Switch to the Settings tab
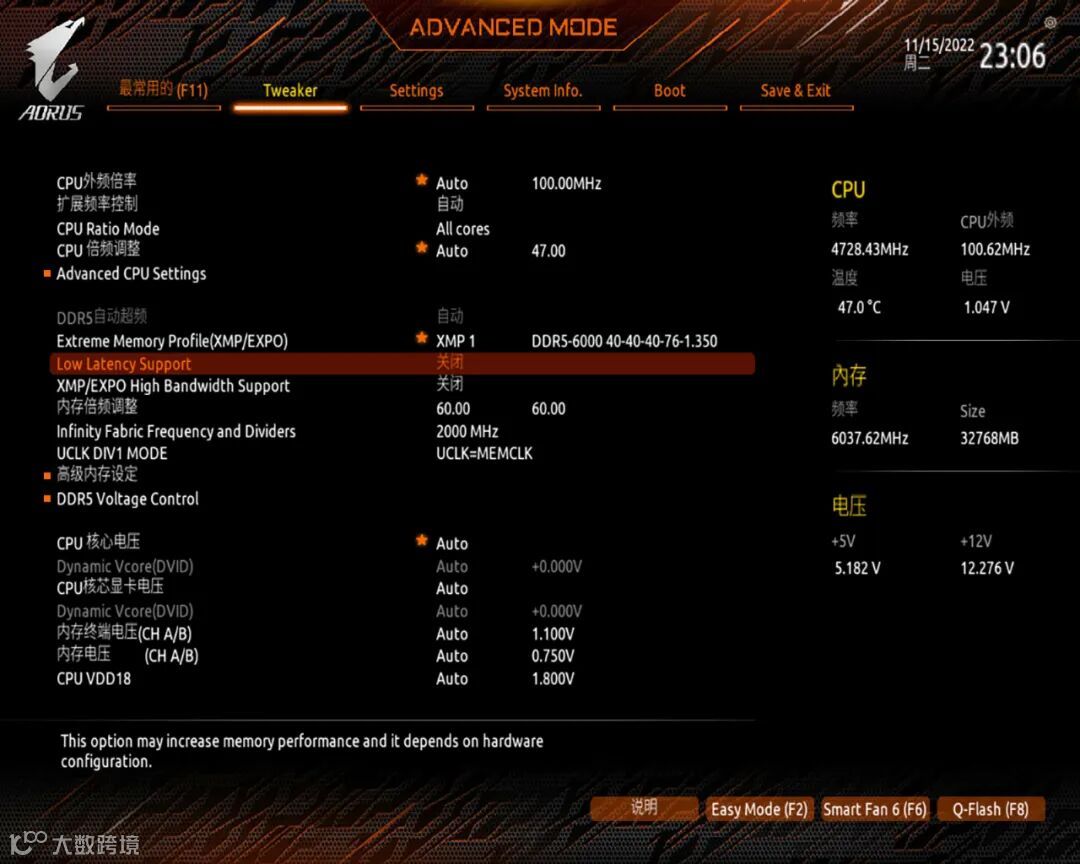1080x864 pixels. 416,90
